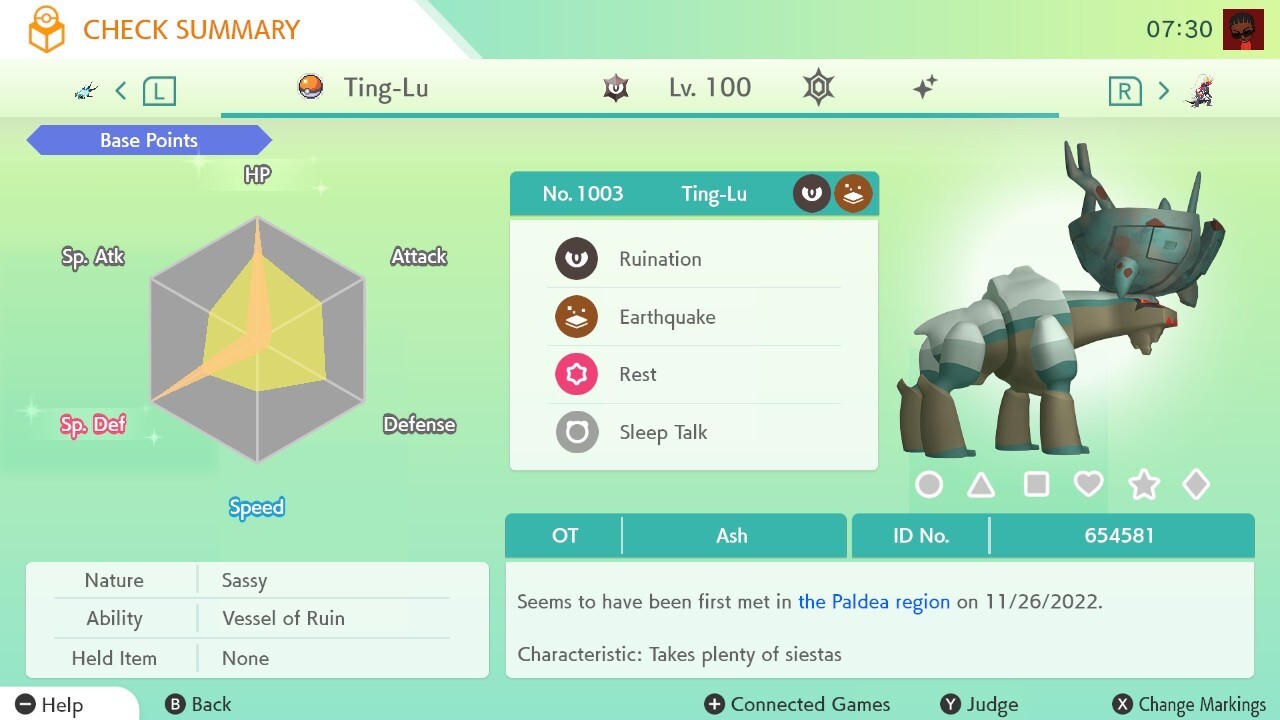Viewport: 1280px width, 720px height.
Task: Click the right R arrow to view next Pokémon
Action: point(1163,89)
